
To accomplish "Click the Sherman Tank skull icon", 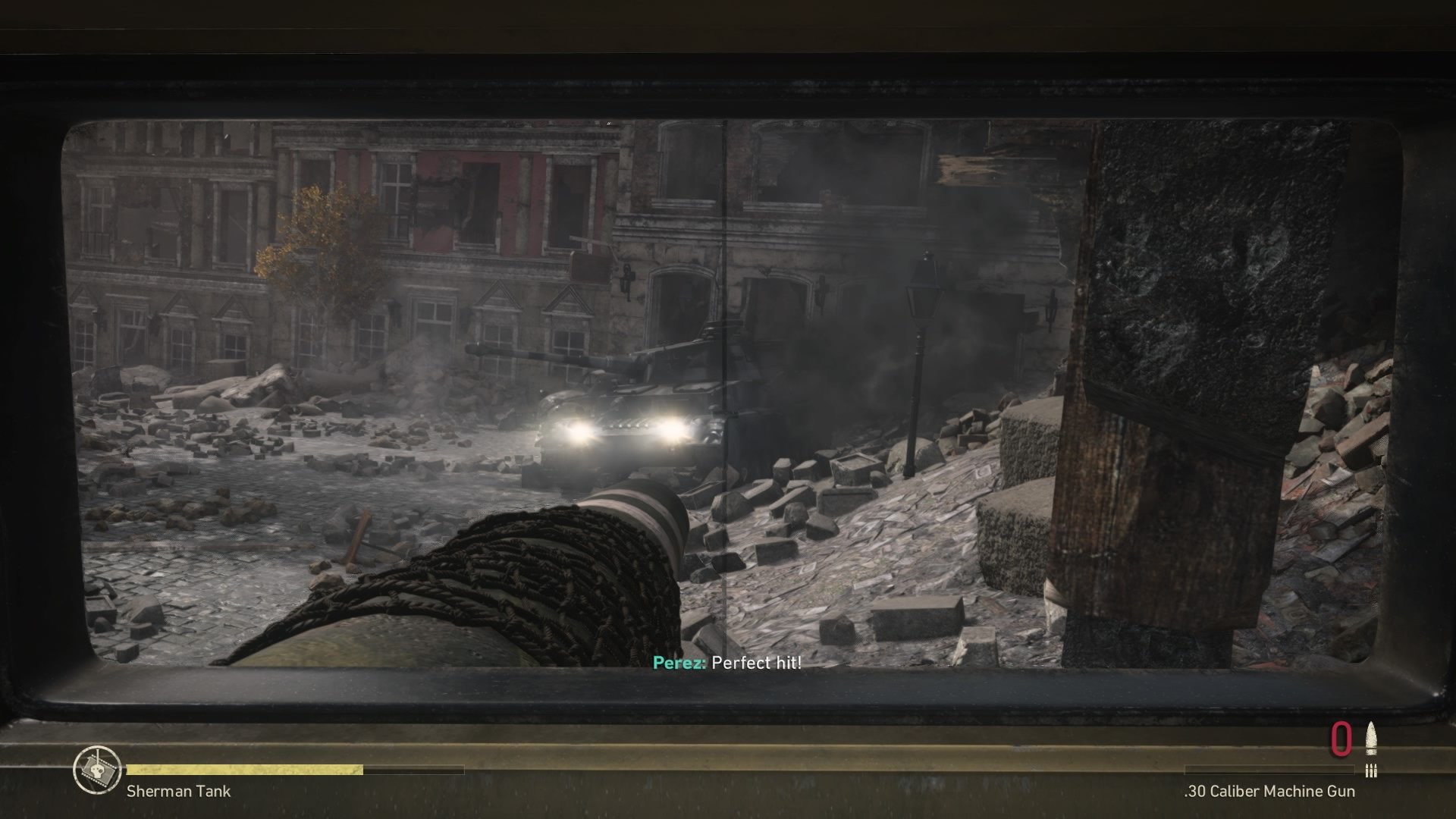I will [x=97, y=770].
